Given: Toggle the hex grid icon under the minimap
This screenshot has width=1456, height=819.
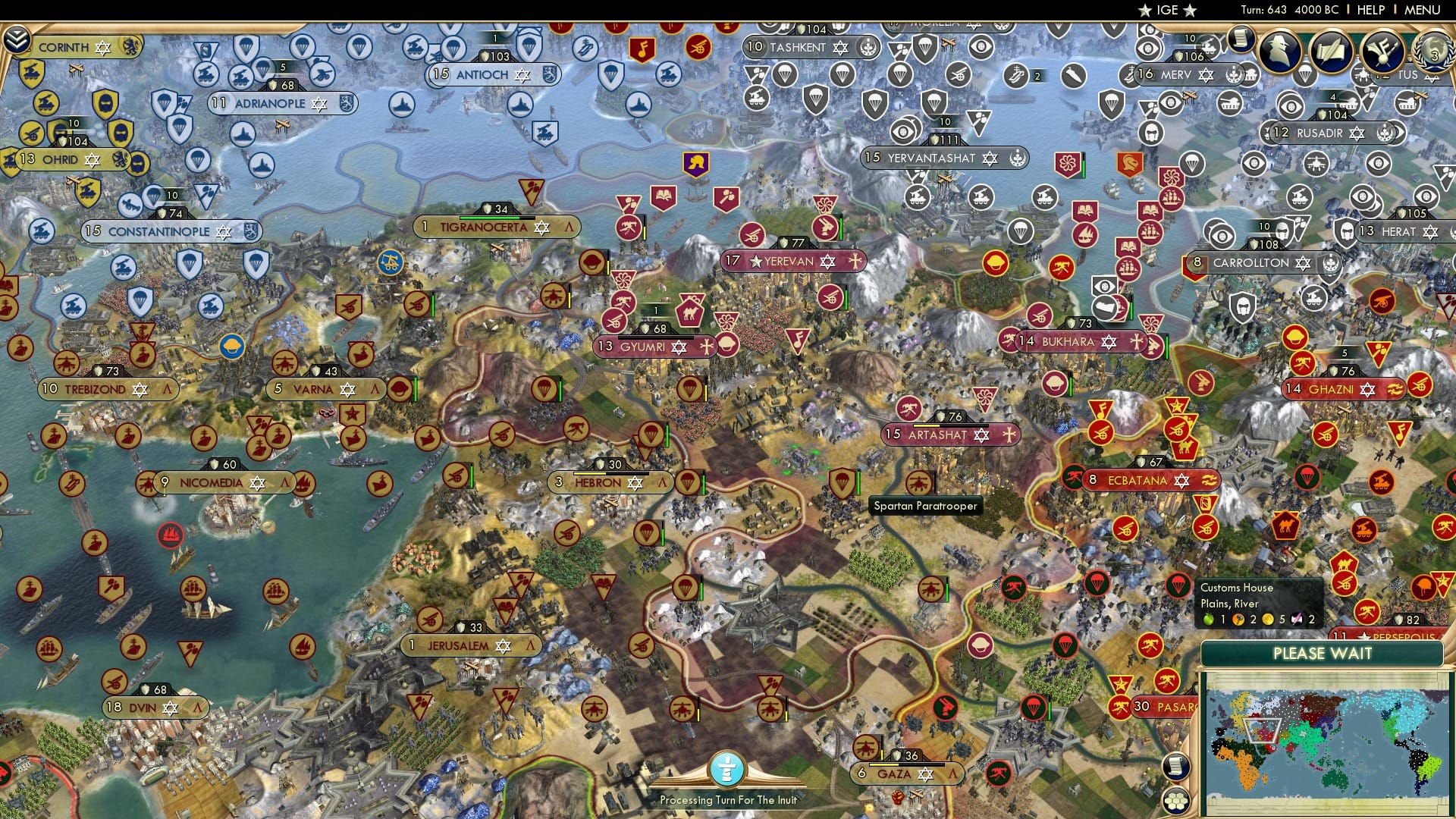Looking at the screenshot, I should point(1175,801).
